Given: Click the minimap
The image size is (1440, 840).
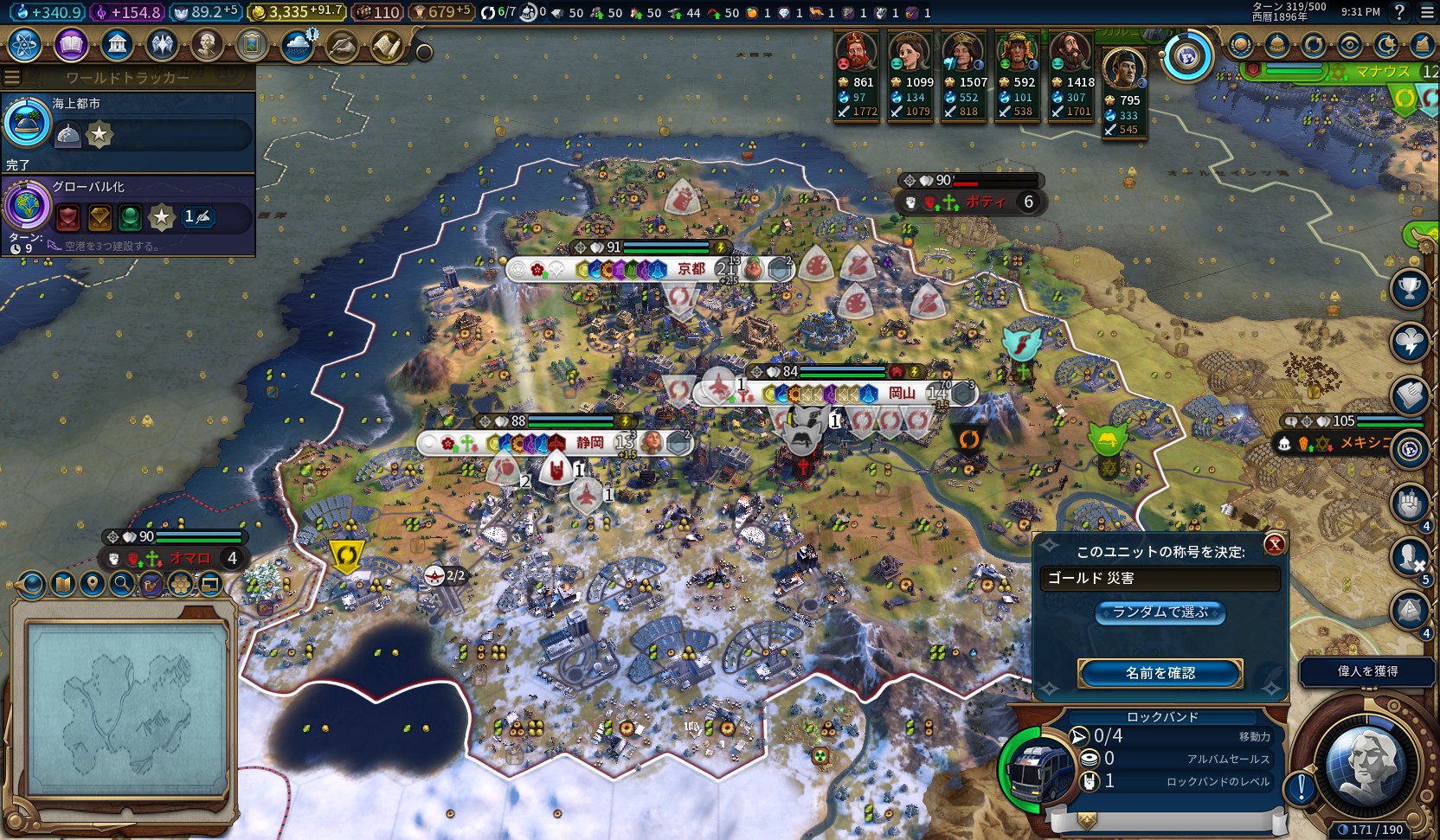Looking at the screenshot, I should [127, 709].
